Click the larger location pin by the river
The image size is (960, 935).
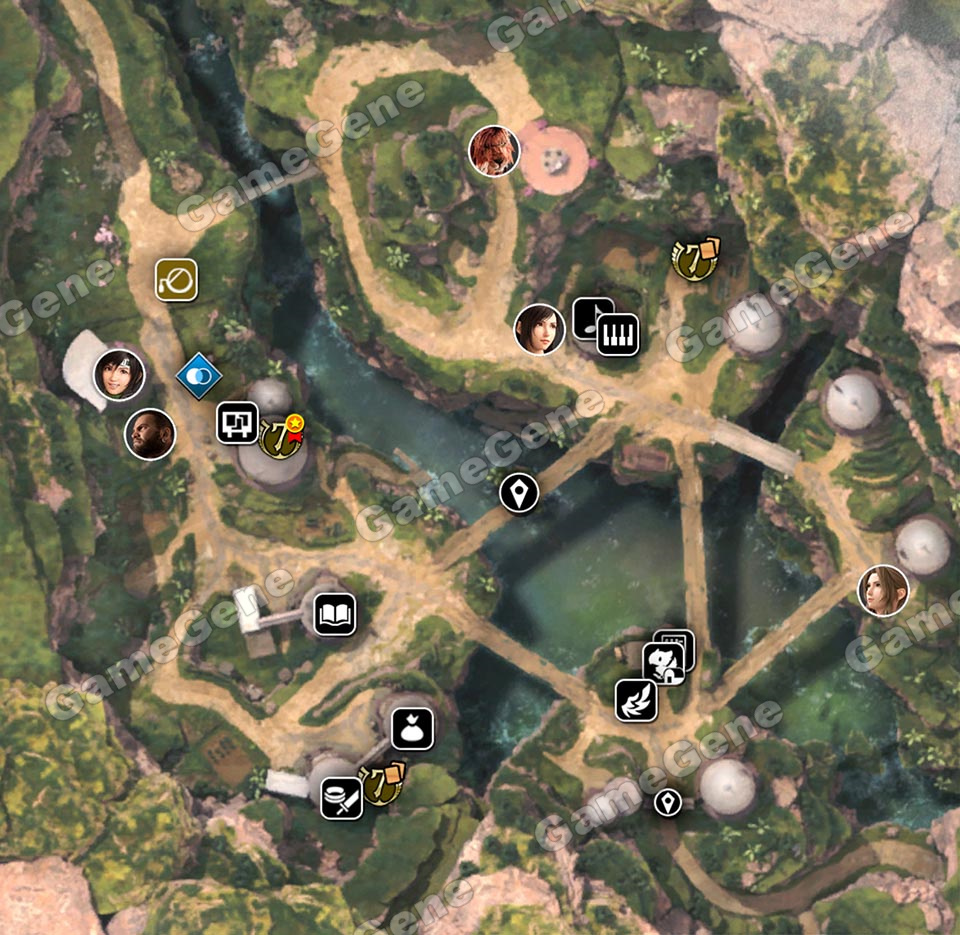click(519, 492)
